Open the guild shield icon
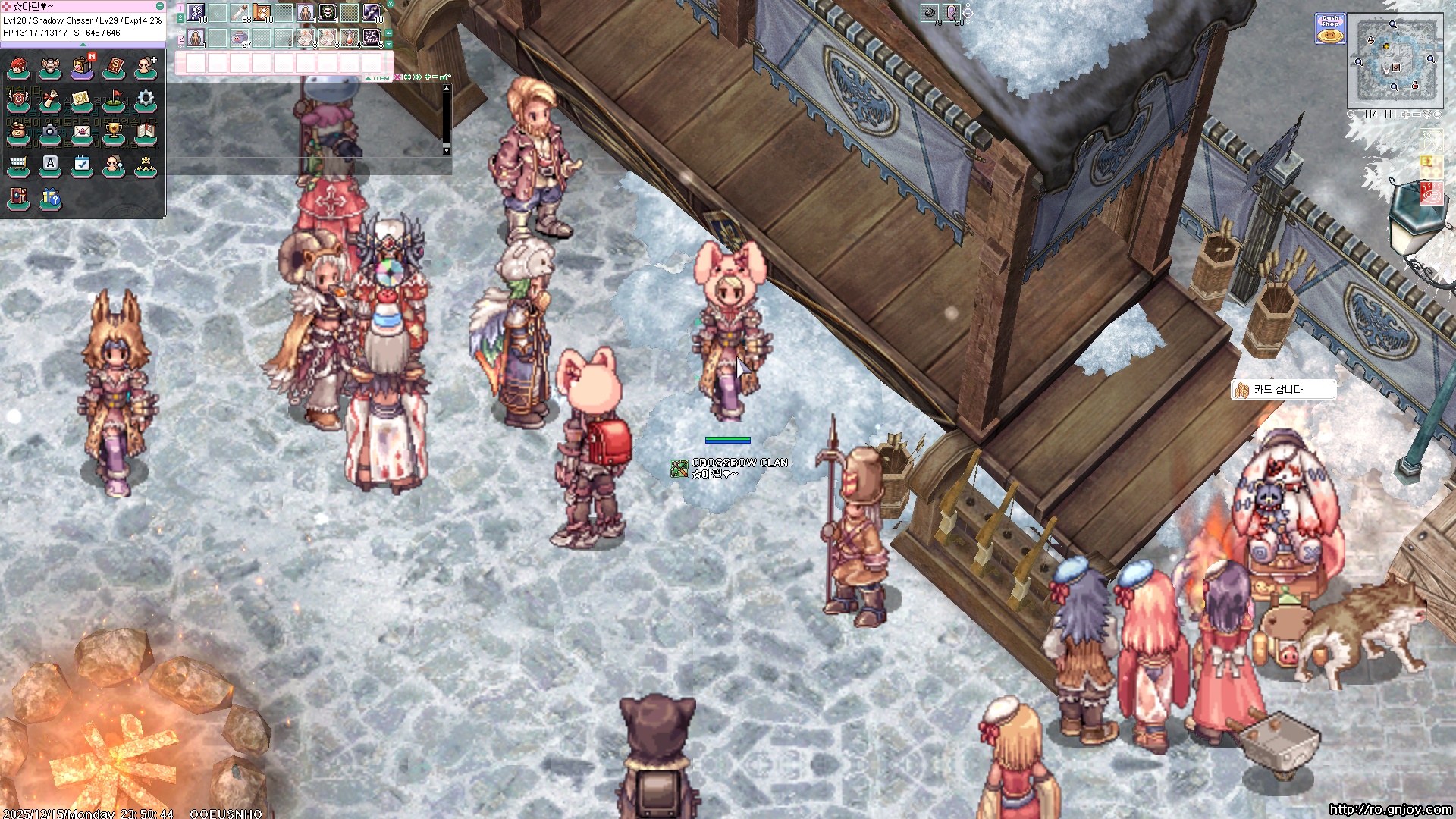This screenshot has height=819, width=1456. [x=18, y=99]
